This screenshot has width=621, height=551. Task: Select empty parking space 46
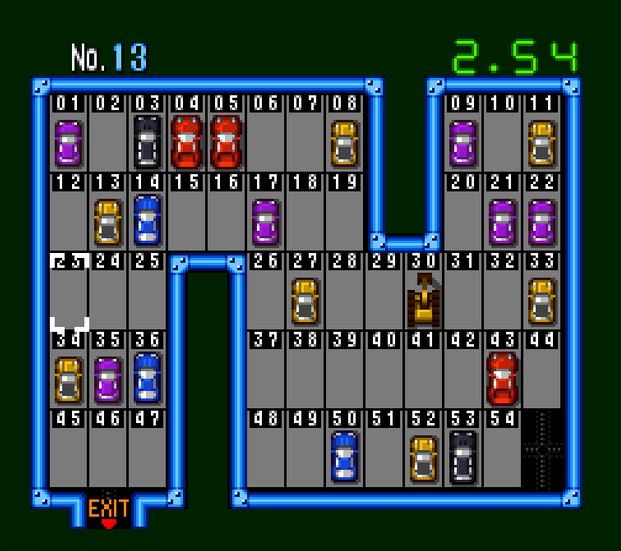(108, 456)
